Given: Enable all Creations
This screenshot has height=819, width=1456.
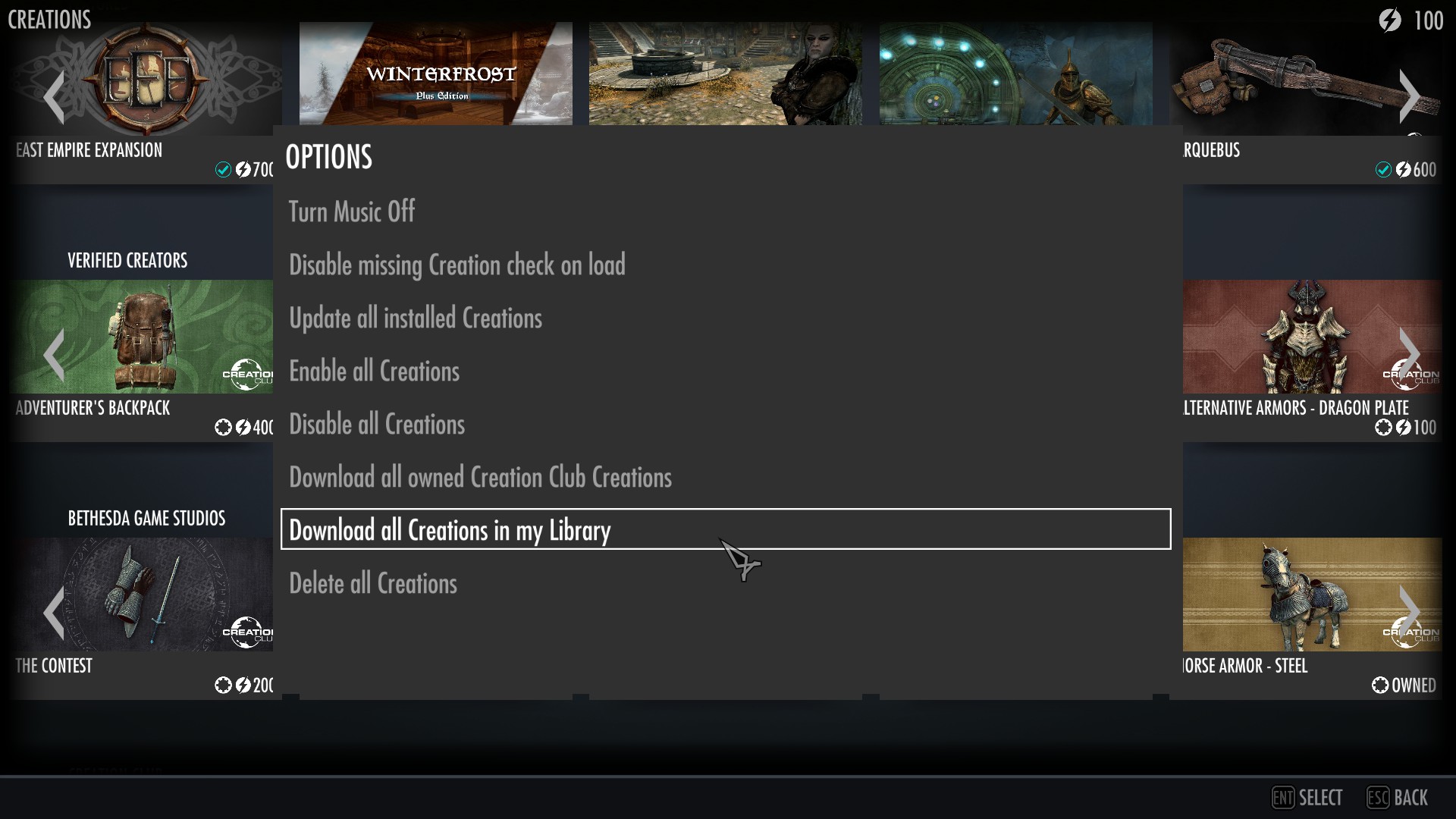Looking at the screenshot, I should point(374,370).
